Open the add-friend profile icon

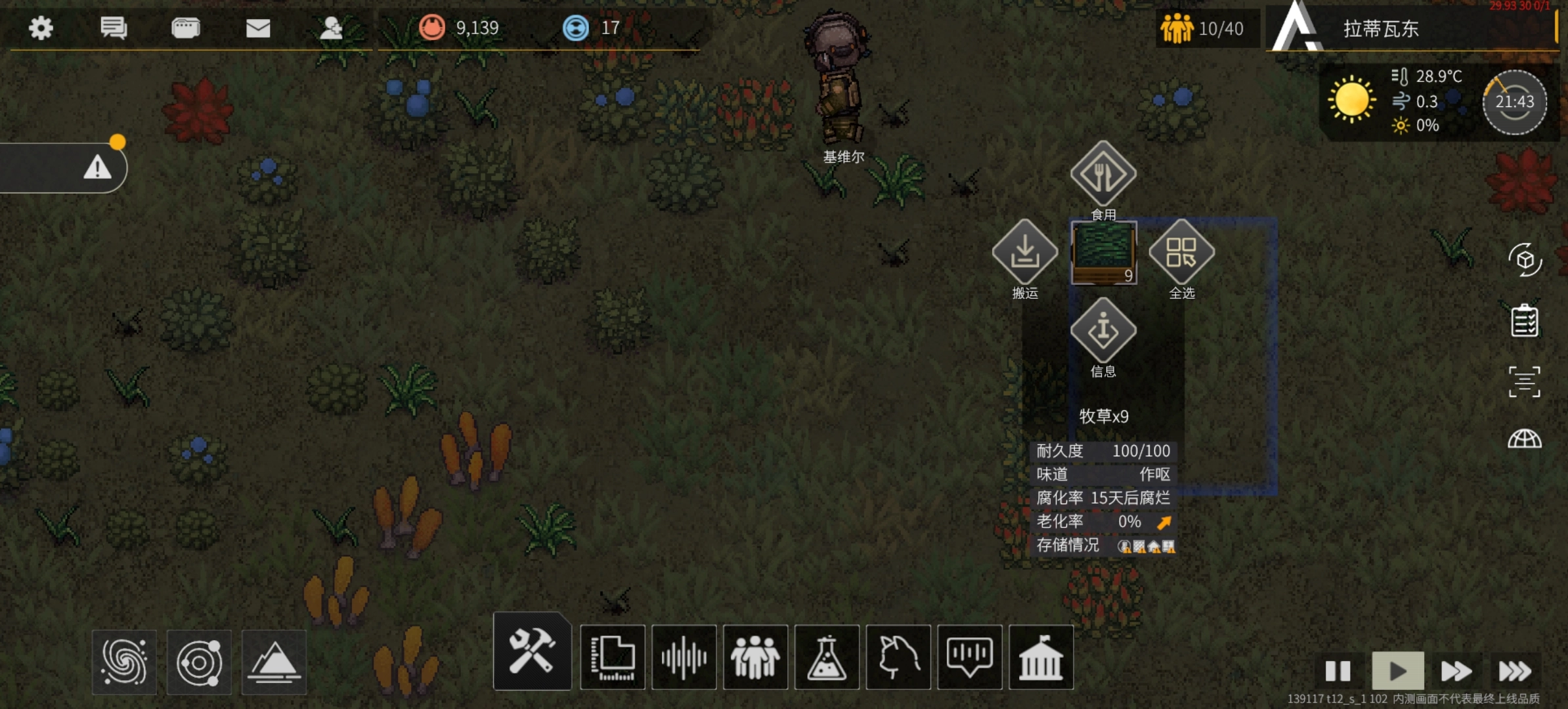(330, 28)
